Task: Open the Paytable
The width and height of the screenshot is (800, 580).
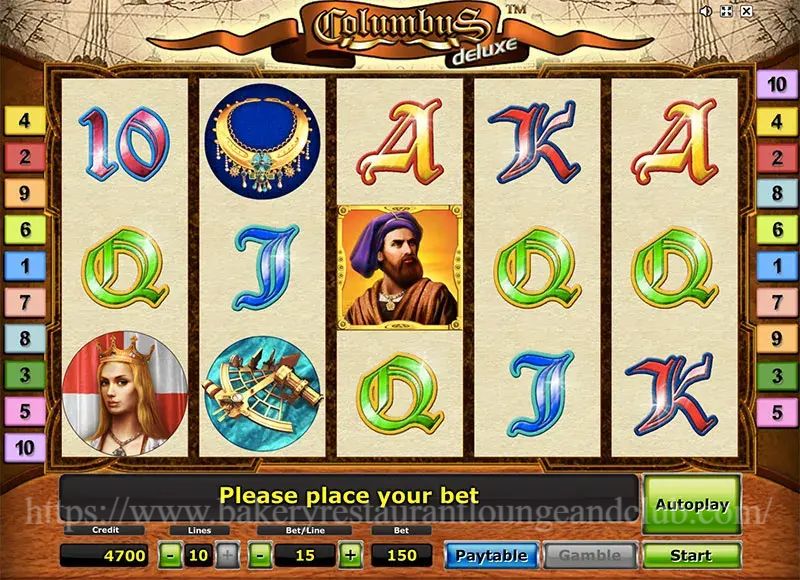Action: (490, 555)
